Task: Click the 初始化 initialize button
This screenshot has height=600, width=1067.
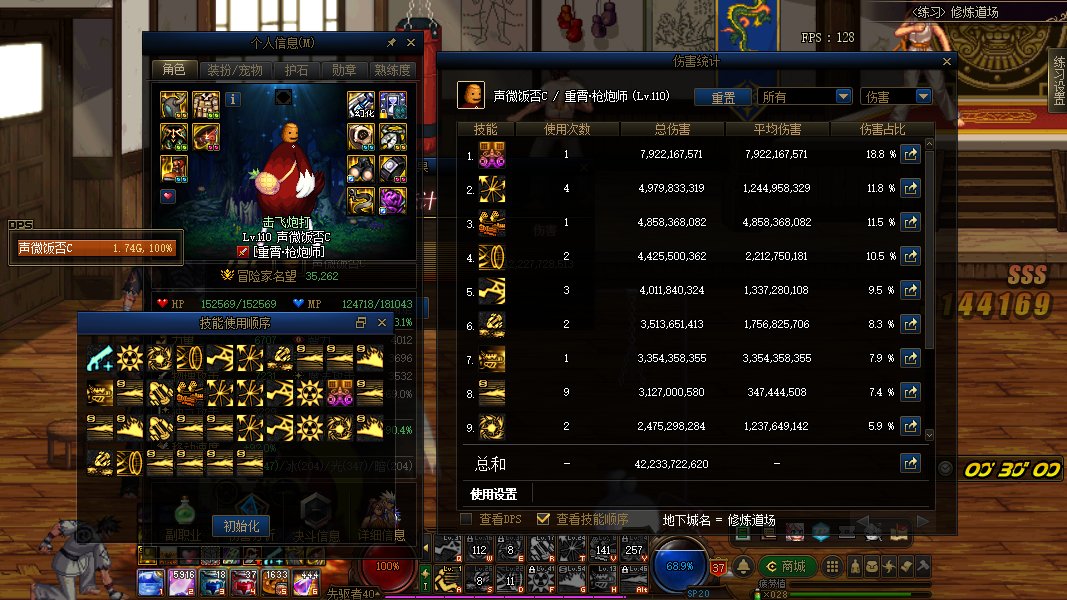Action: (241, 526)
